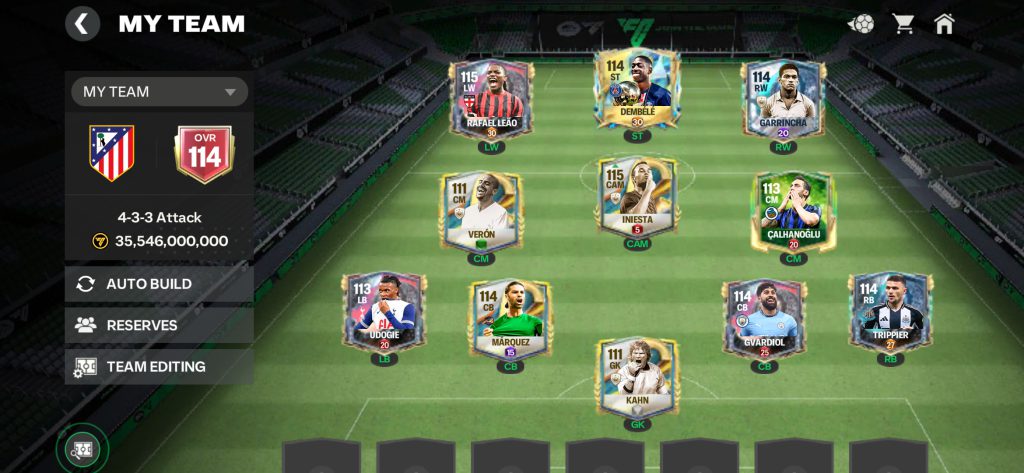Choose the Udogie LB card
This screenshot has height=473, width=1024.
(384, 313)
